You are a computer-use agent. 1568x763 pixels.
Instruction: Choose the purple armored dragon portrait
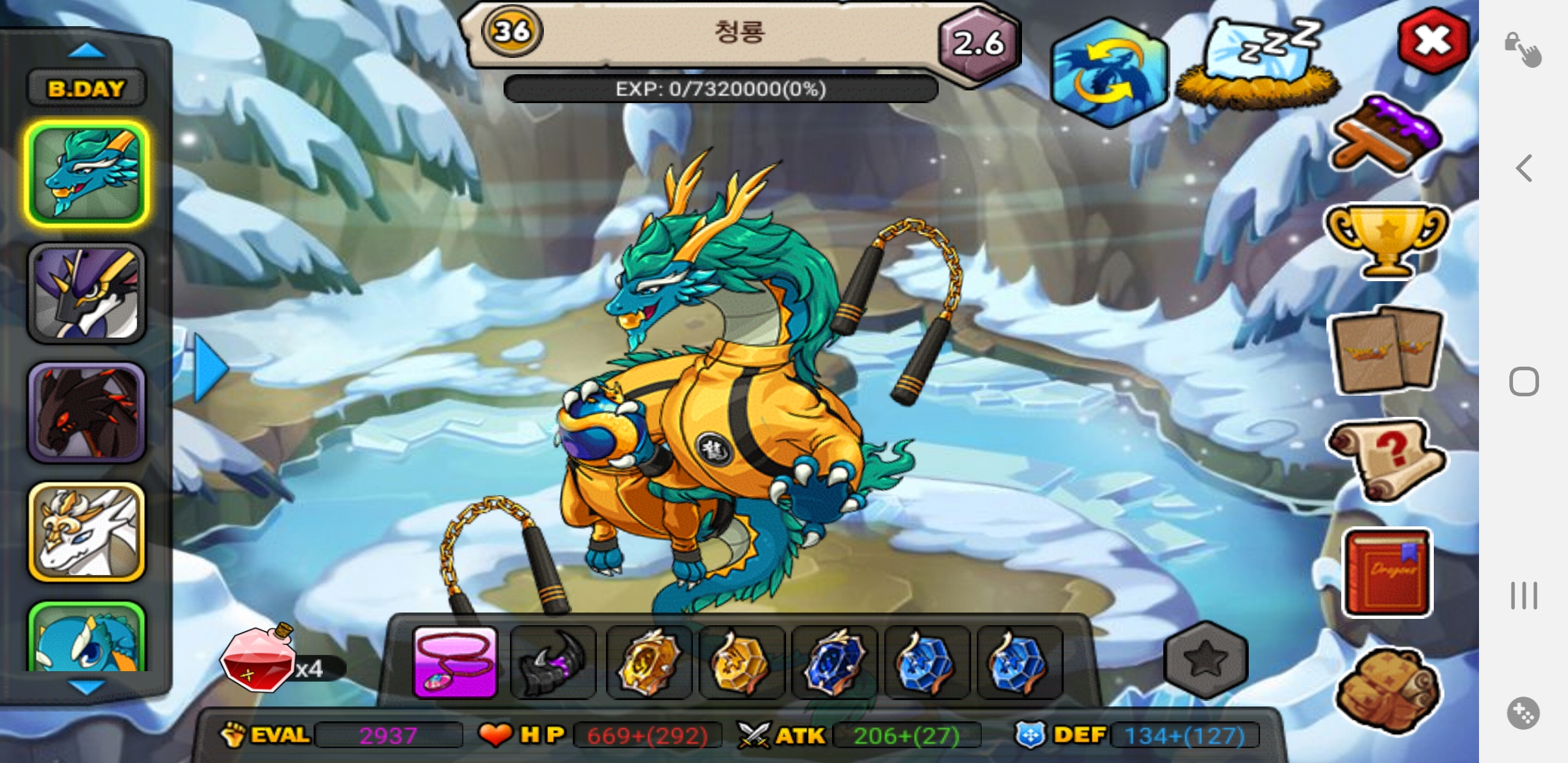[x=86, y=293]
